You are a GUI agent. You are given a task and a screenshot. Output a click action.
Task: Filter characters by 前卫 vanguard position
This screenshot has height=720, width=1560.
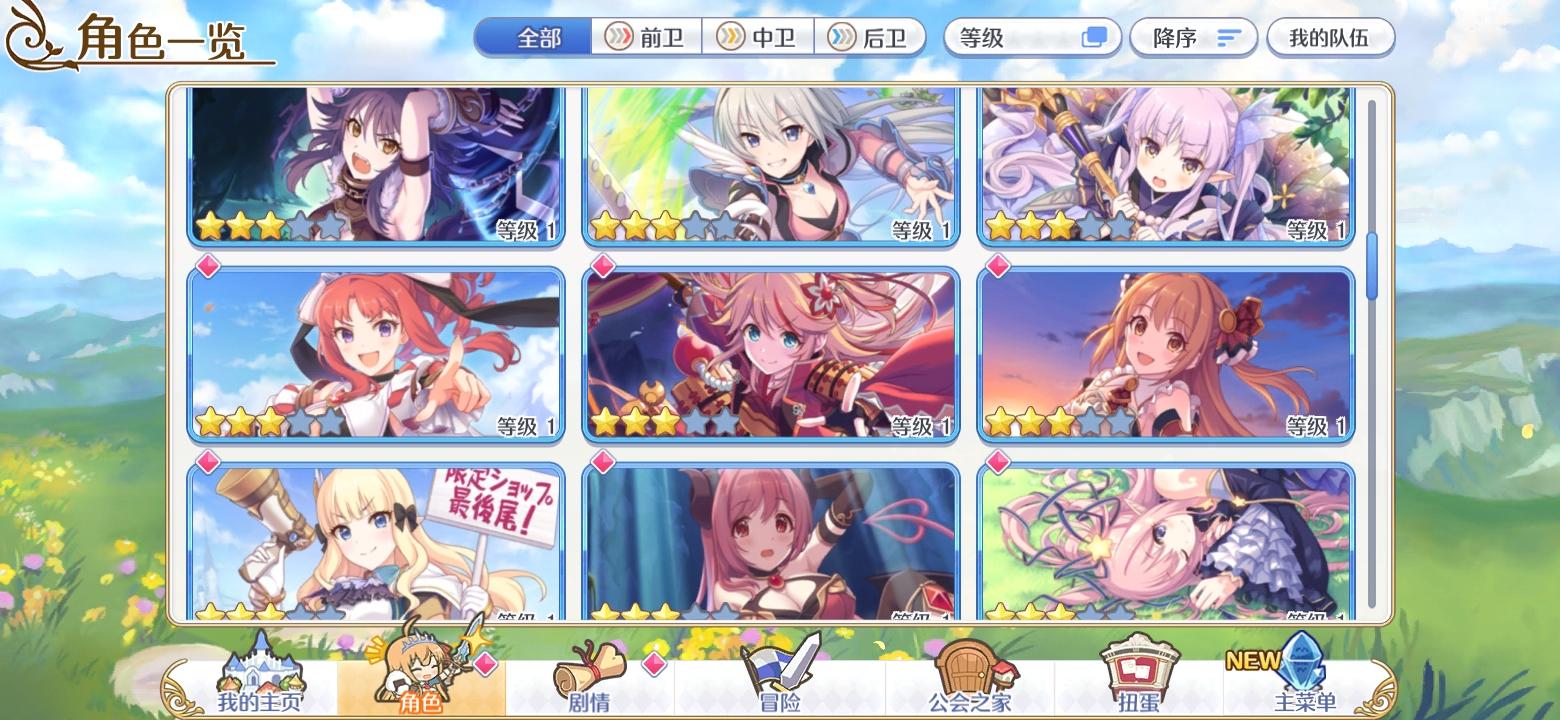click(x=647, y=36)
